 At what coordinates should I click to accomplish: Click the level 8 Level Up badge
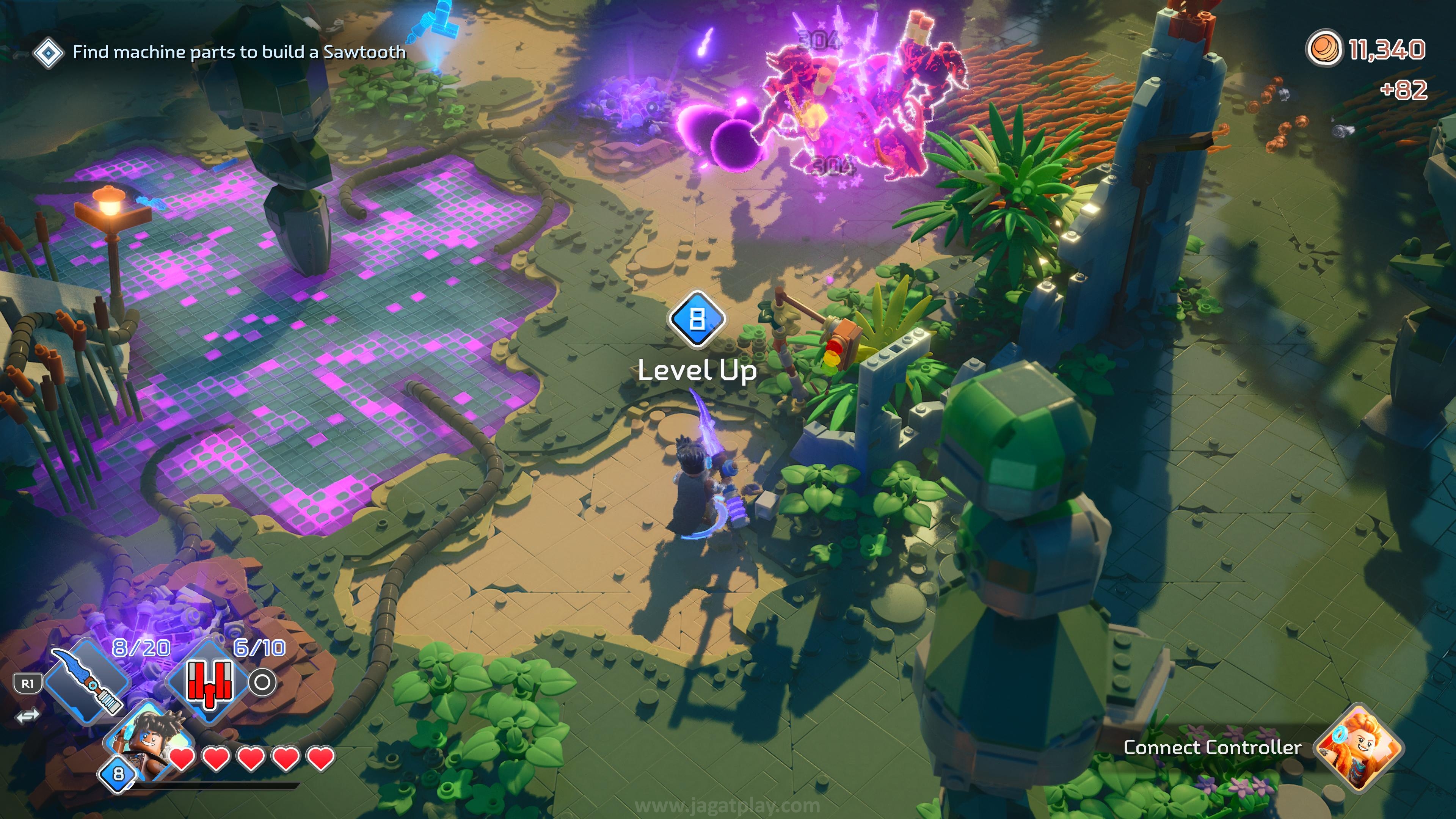(x=697, y=319)
